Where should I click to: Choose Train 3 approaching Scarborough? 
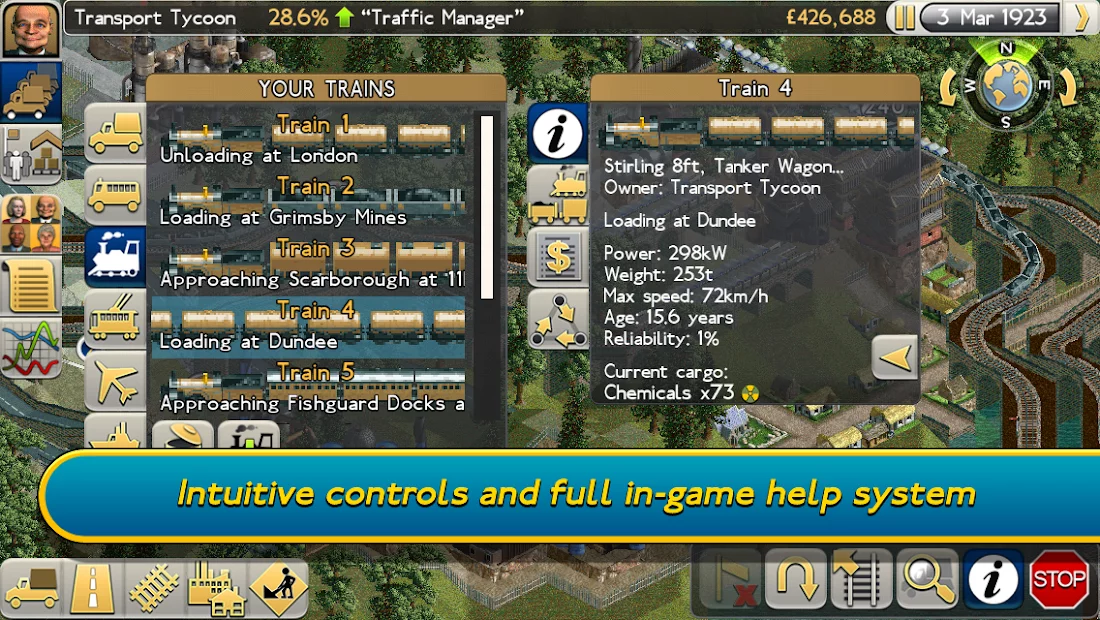coord(310,264)
